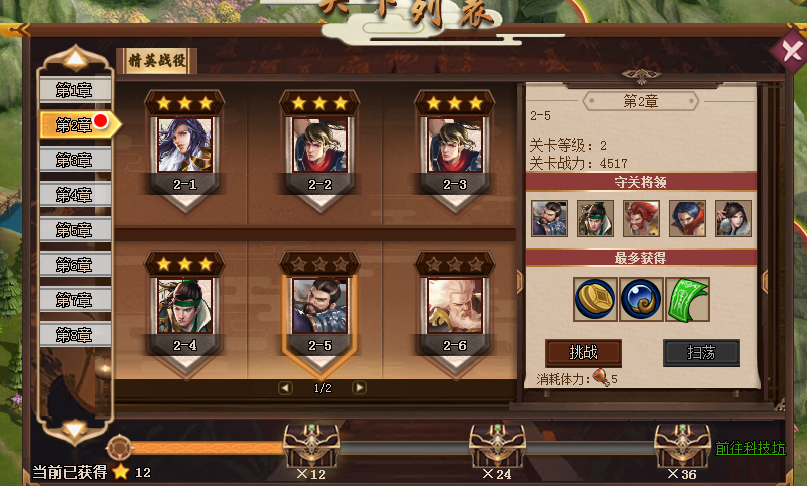The height and width of the screenshot is (486, 807).
Task: Go to the 第8章 chapter tab
Action: coord(75,335)
